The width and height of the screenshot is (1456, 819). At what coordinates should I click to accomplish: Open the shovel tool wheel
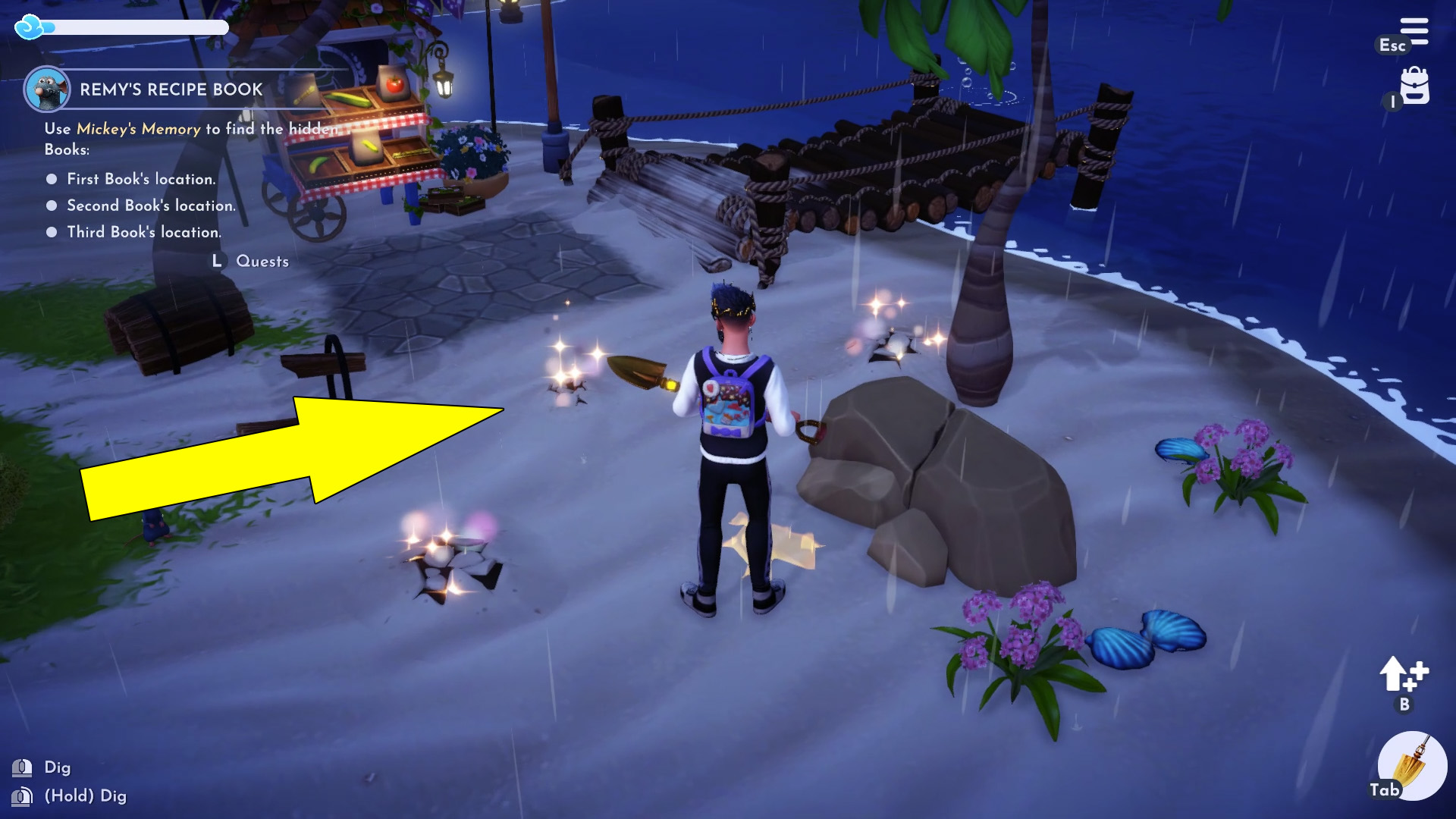[x=1412, y=766]
